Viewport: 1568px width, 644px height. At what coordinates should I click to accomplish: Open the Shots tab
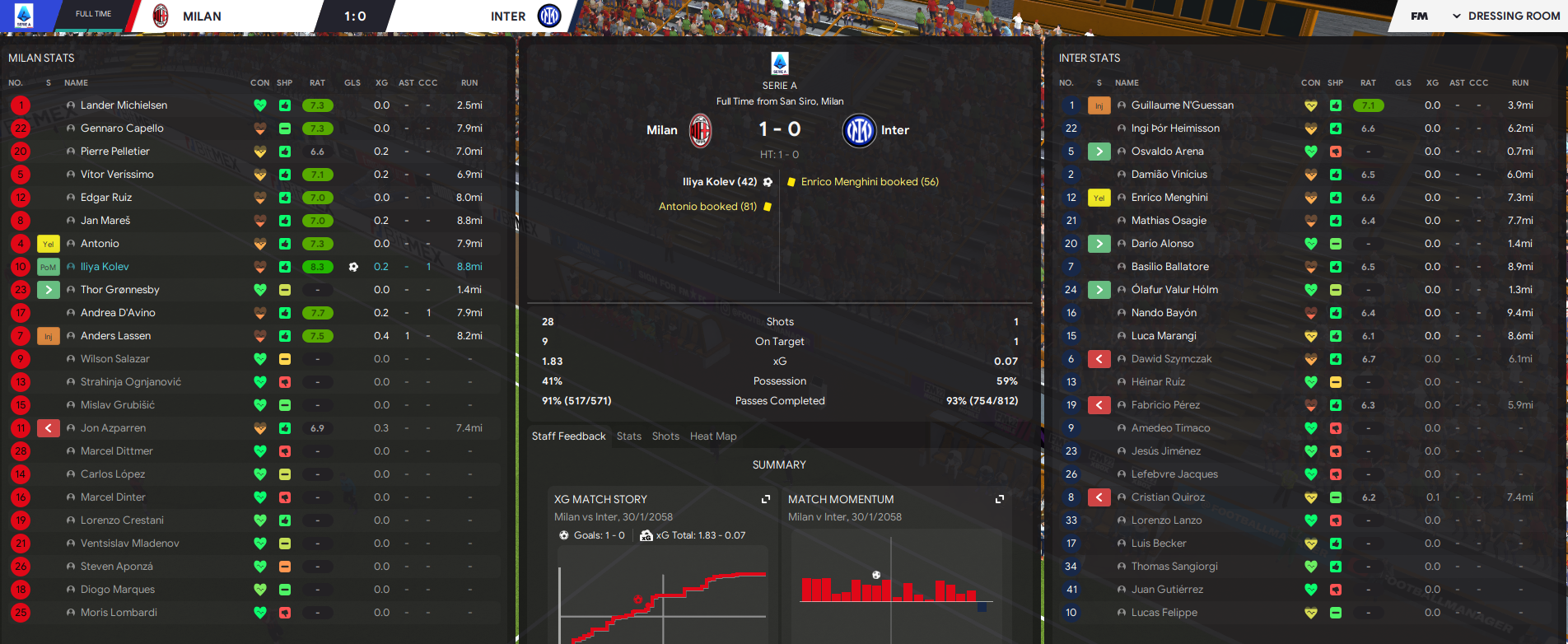tap(665, 436)
